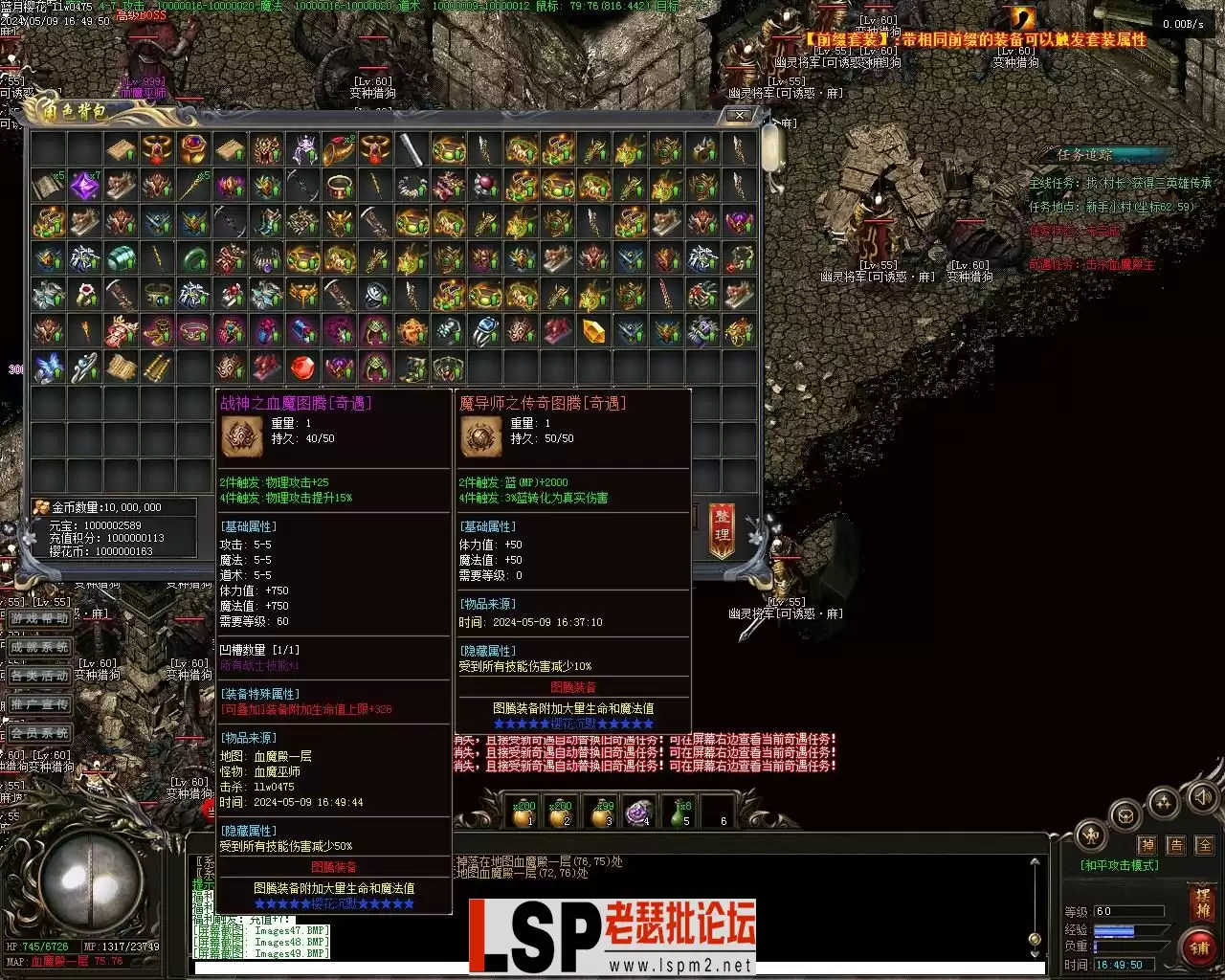Click the red 整理 sort button
The image size is (1225, 980).
click(x=723, y=529)
